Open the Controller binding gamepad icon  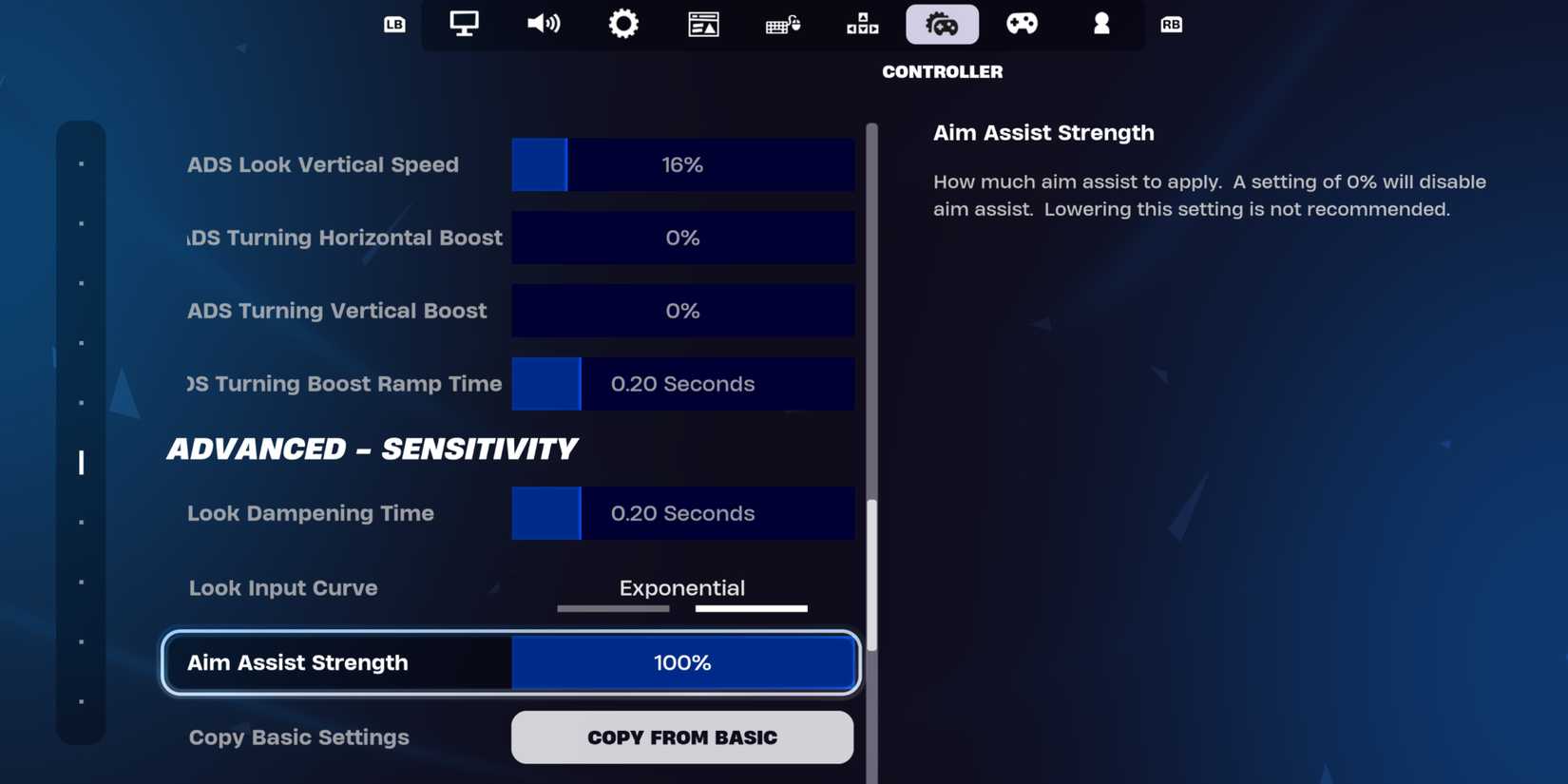(1022, 24)
